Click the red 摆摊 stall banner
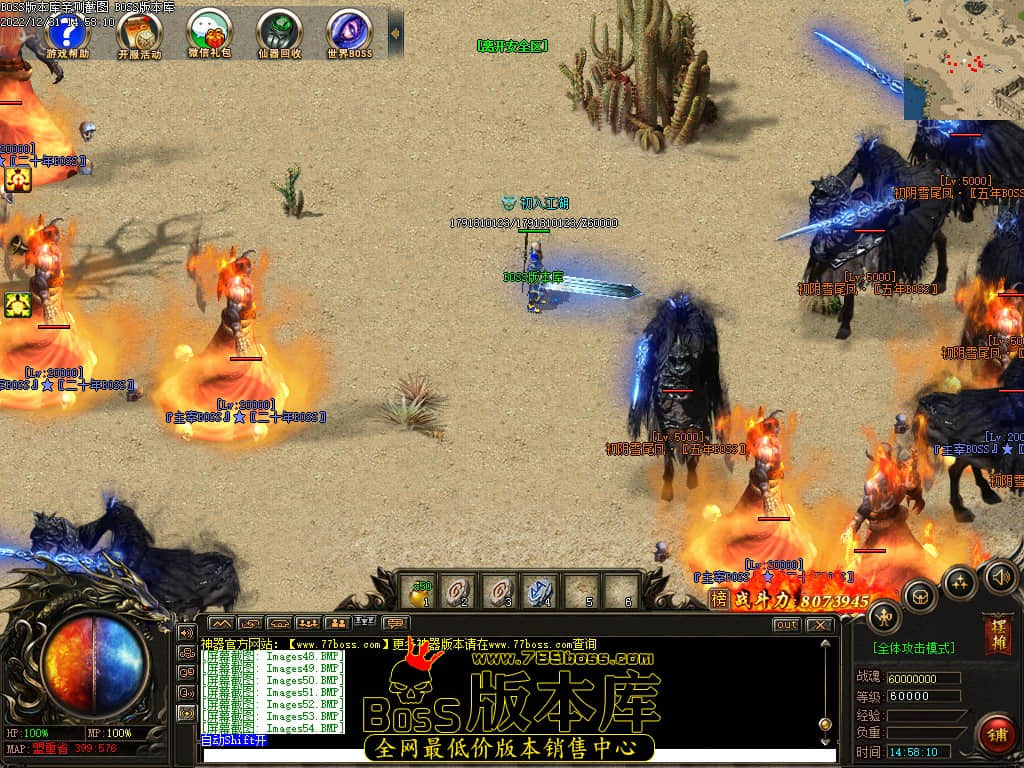The height and width of the screenshot is (768, 1024). [997, 634]
